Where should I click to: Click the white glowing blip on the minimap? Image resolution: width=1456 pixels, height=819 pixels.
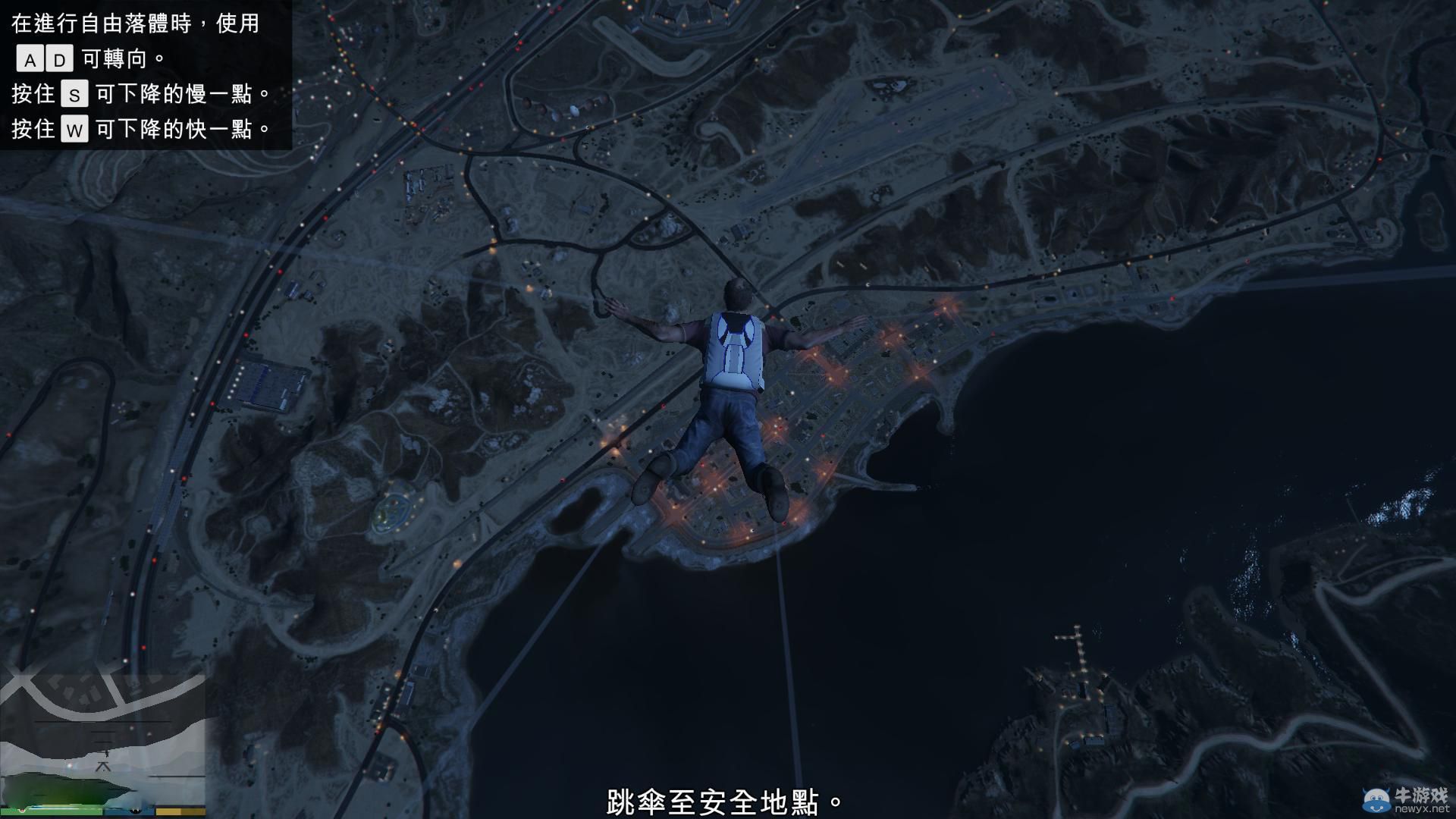pos(126,661)
